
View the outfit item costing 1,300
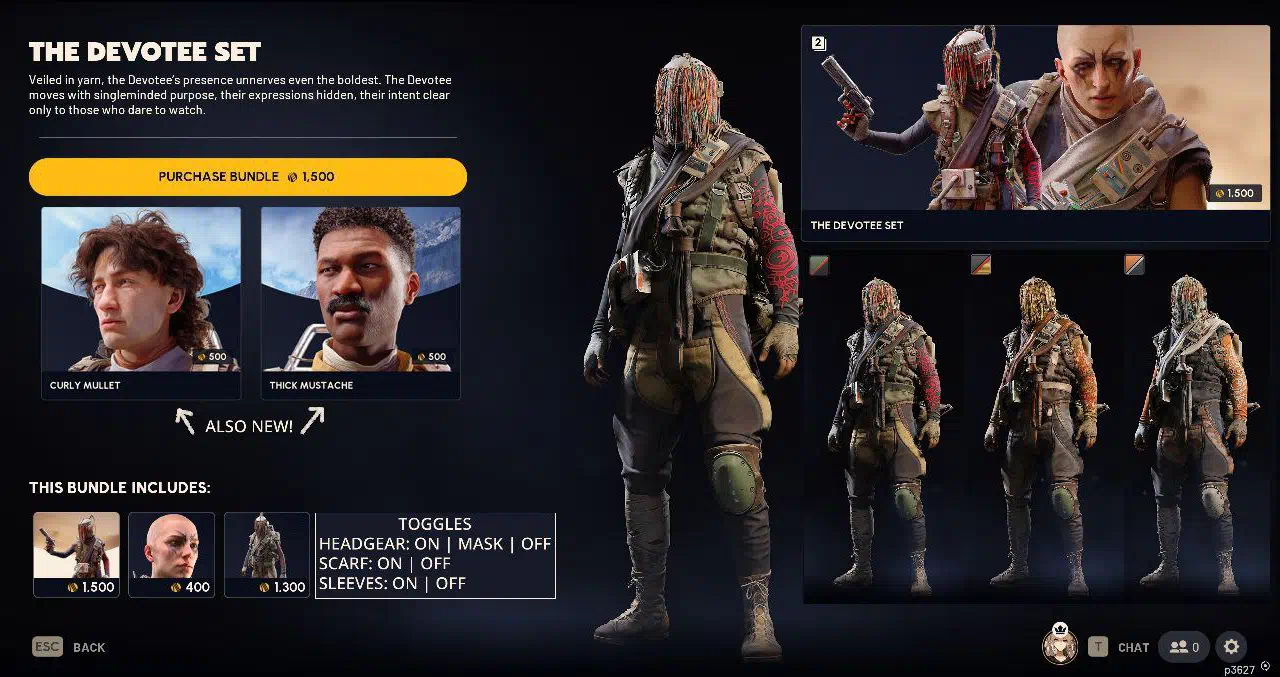tap(267, 554)
